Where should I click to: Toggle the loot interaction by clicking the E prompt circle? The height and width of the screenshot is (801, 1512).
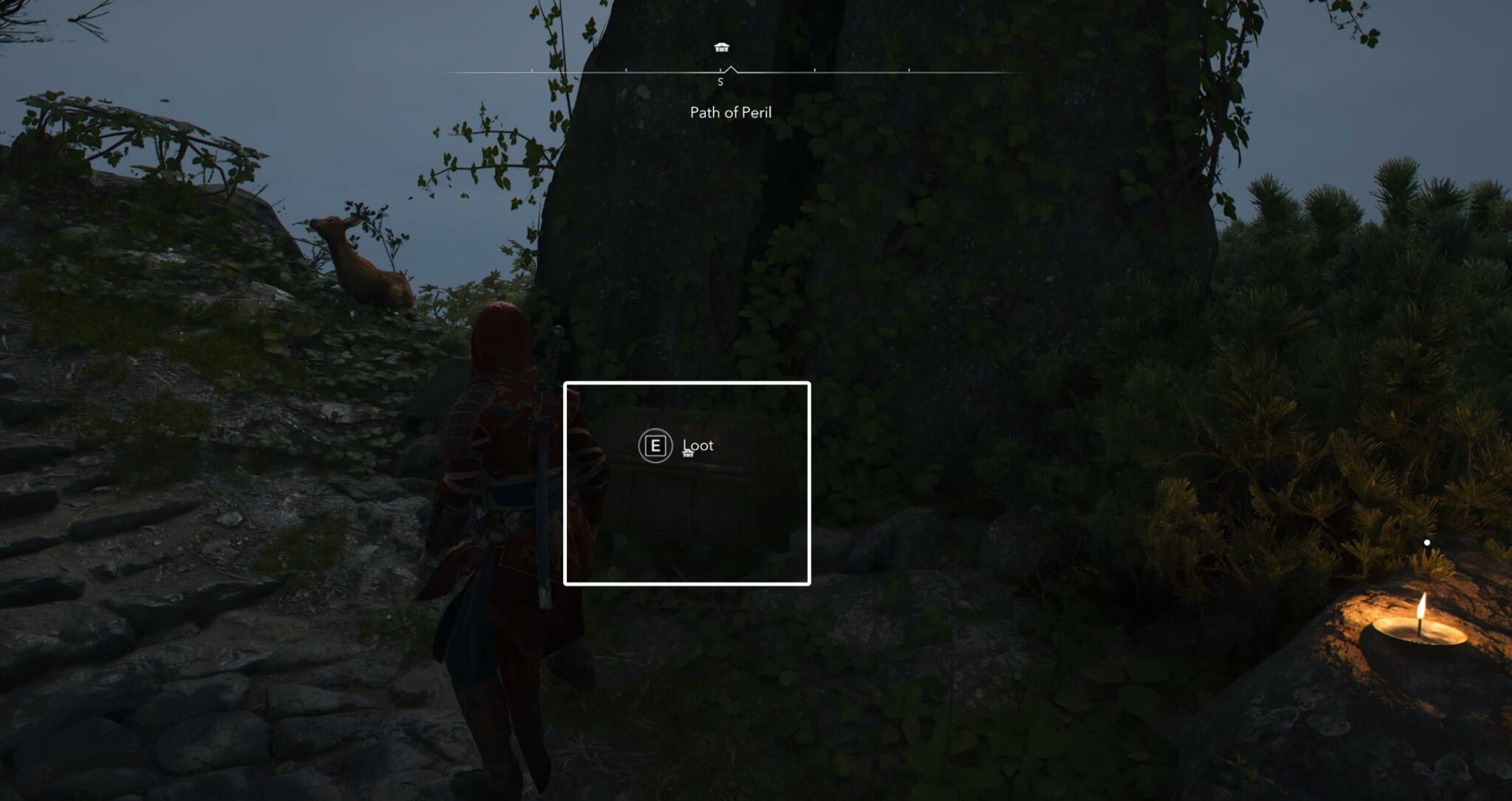pyautogui.click(x=656, y=445)
